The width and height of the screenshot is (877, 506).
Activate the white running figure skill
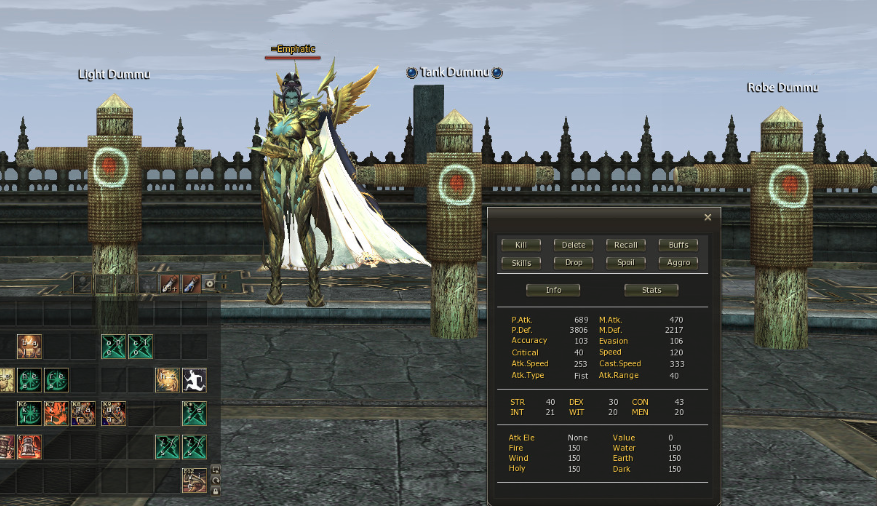click(x=194, y=380)
